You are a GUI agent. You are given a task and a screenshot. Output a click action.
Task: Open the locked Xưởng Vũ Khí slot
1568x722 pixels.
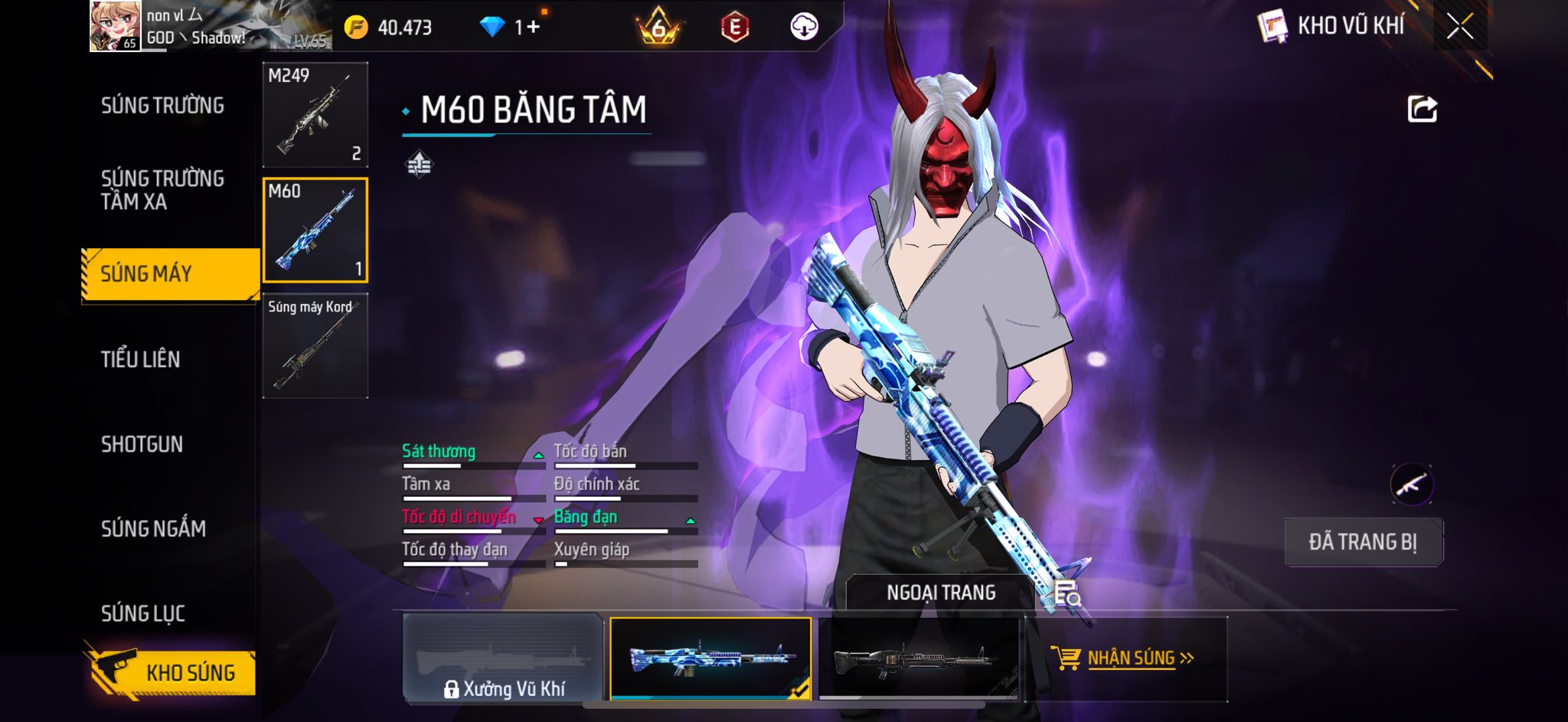[503, 659]
